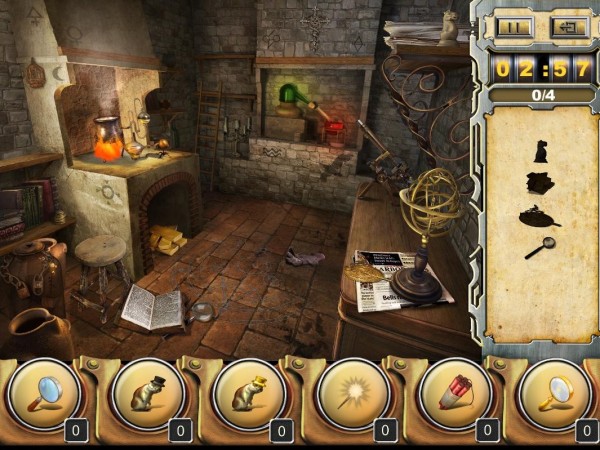Exit the level using the exit arrow button
The width and height of the screenshot is (600, 450).
tap(569, 27)
